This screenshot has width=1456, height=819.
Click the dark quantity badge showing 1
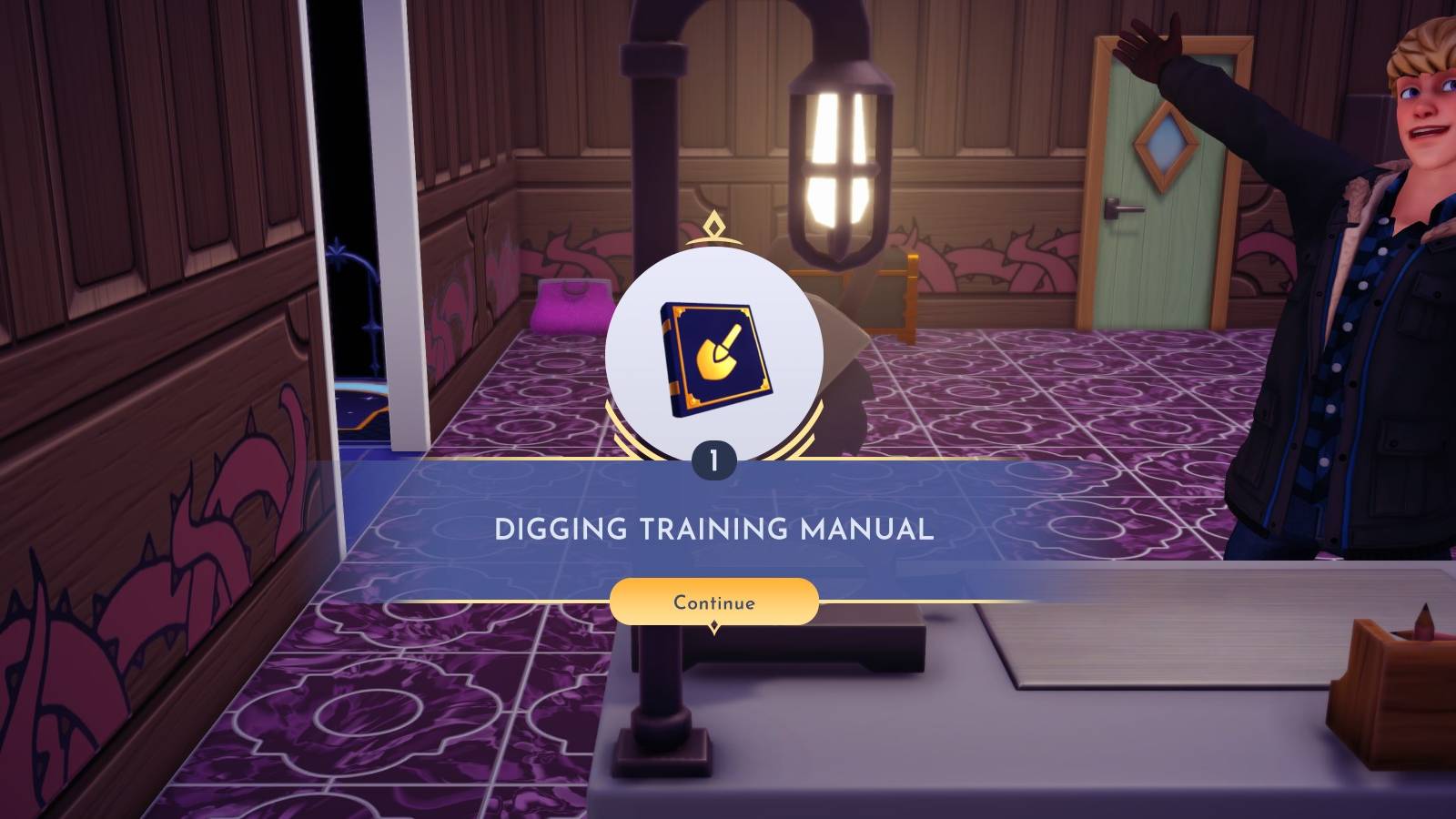click(715, 460)
